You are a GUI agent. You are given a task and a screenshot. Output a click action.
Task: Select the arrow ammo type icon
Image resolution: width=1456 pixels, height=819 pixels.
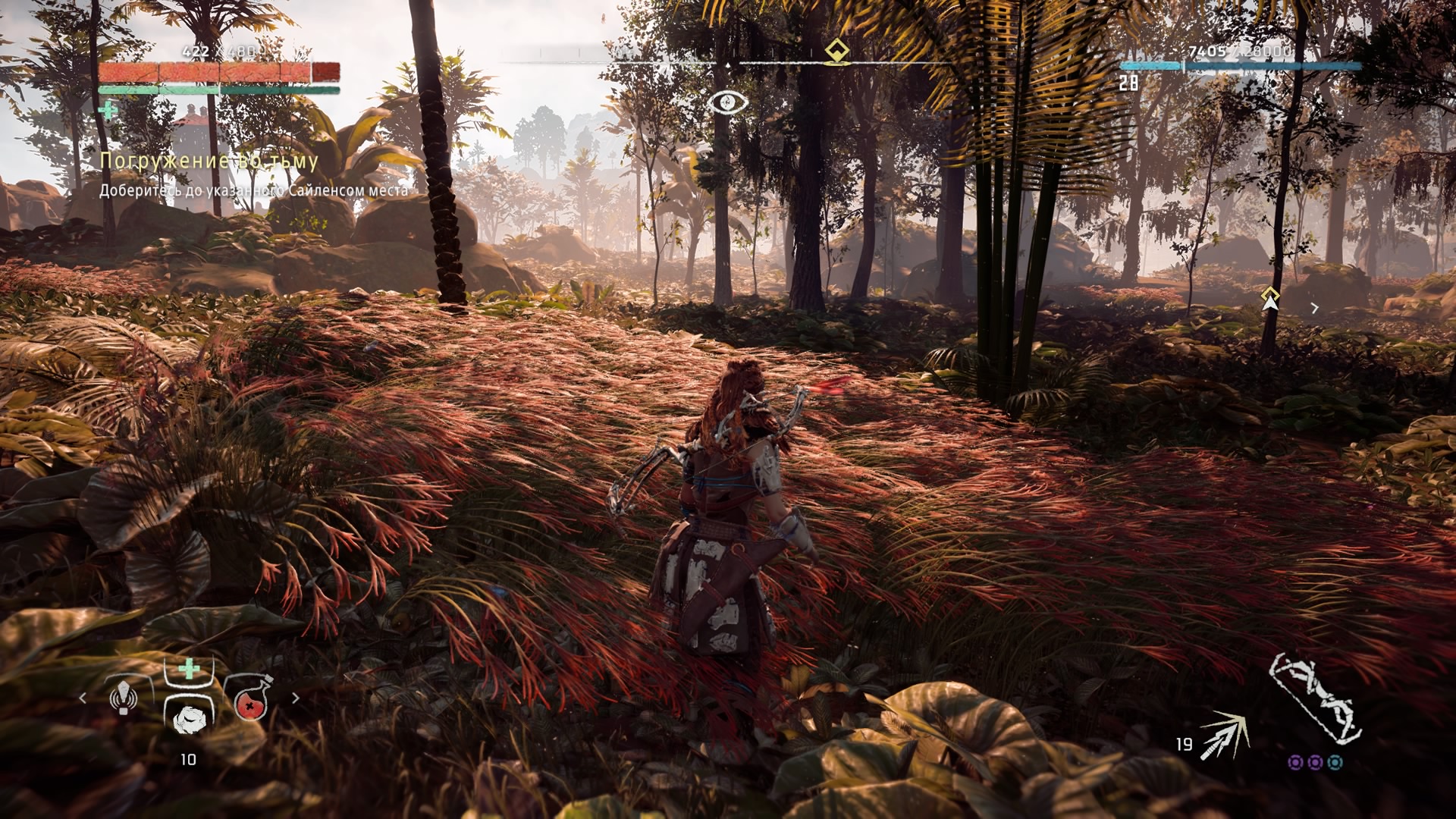pyautogui.click(x=1224, y=734)
